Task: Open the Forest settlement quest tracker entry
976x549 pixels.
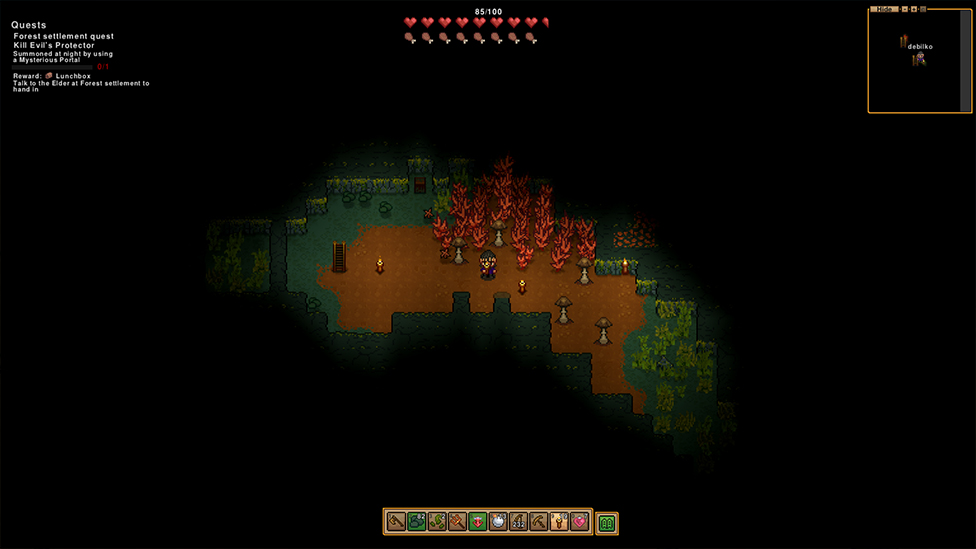Action: tap(64, 36)
